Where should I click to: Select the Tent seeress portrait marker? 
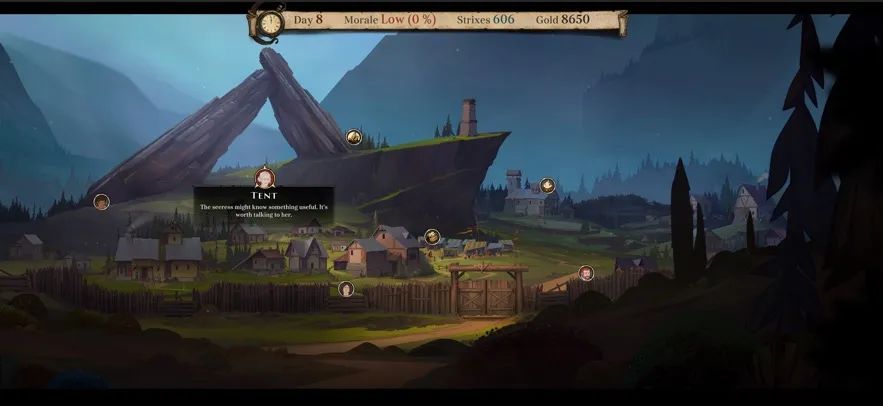[x=265, y=178]
